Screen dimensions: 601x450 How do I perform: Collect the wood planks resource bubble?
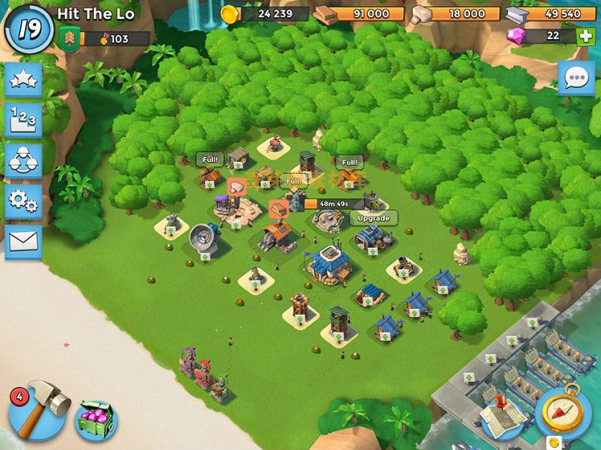tap(278, 209)
